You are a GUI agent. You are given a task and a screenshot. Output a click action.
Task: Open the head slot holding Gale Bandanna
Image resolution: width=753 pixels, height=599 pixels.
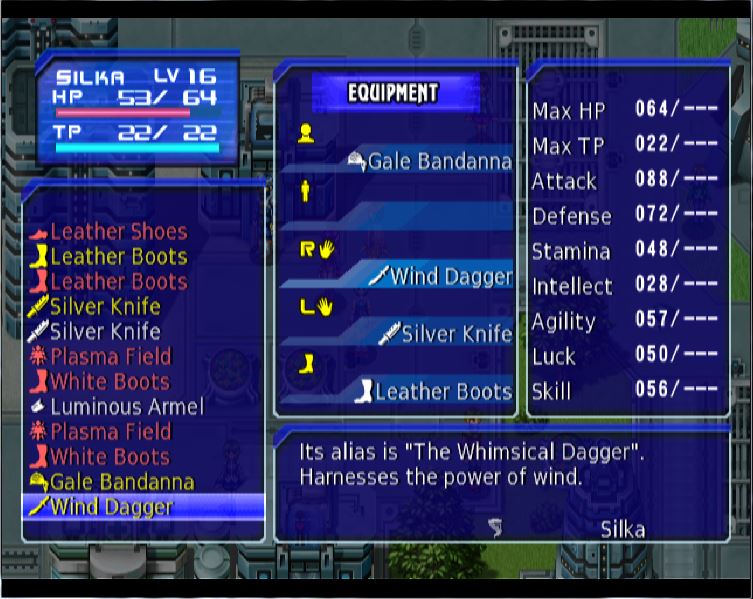[438, 161]
